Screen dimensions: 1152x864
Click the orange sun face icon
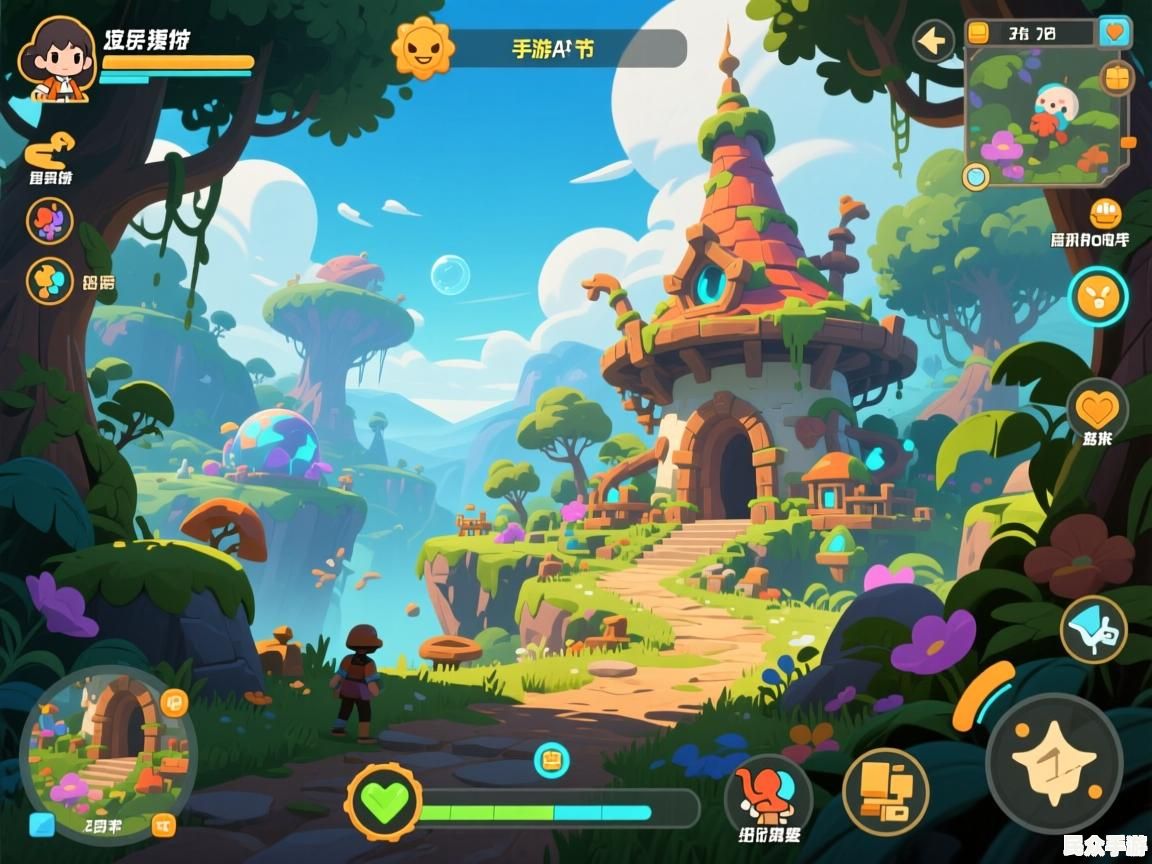[422, 47]
